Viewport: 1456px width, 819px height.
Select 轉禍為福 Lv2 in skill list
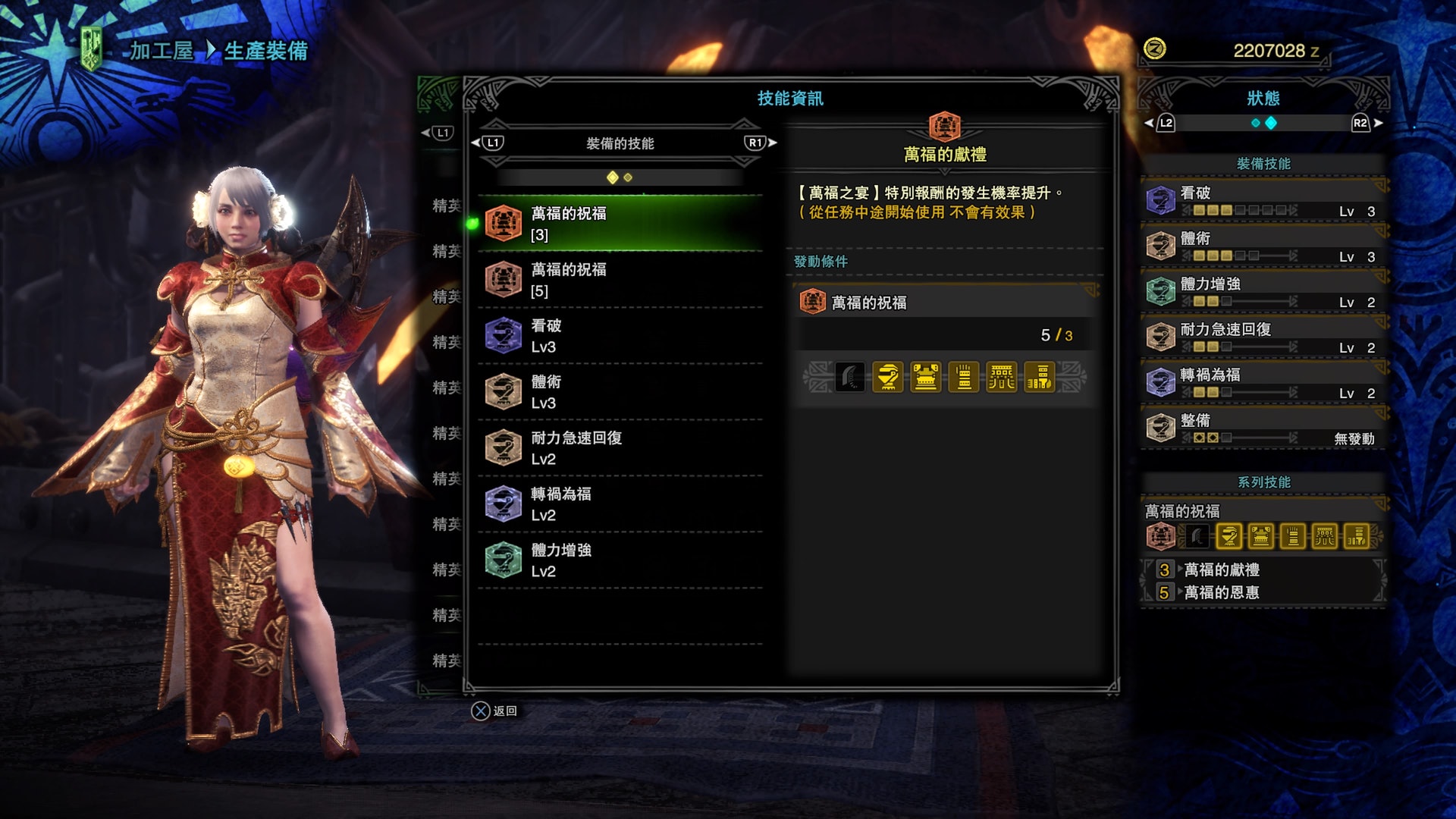coord(620,504)
